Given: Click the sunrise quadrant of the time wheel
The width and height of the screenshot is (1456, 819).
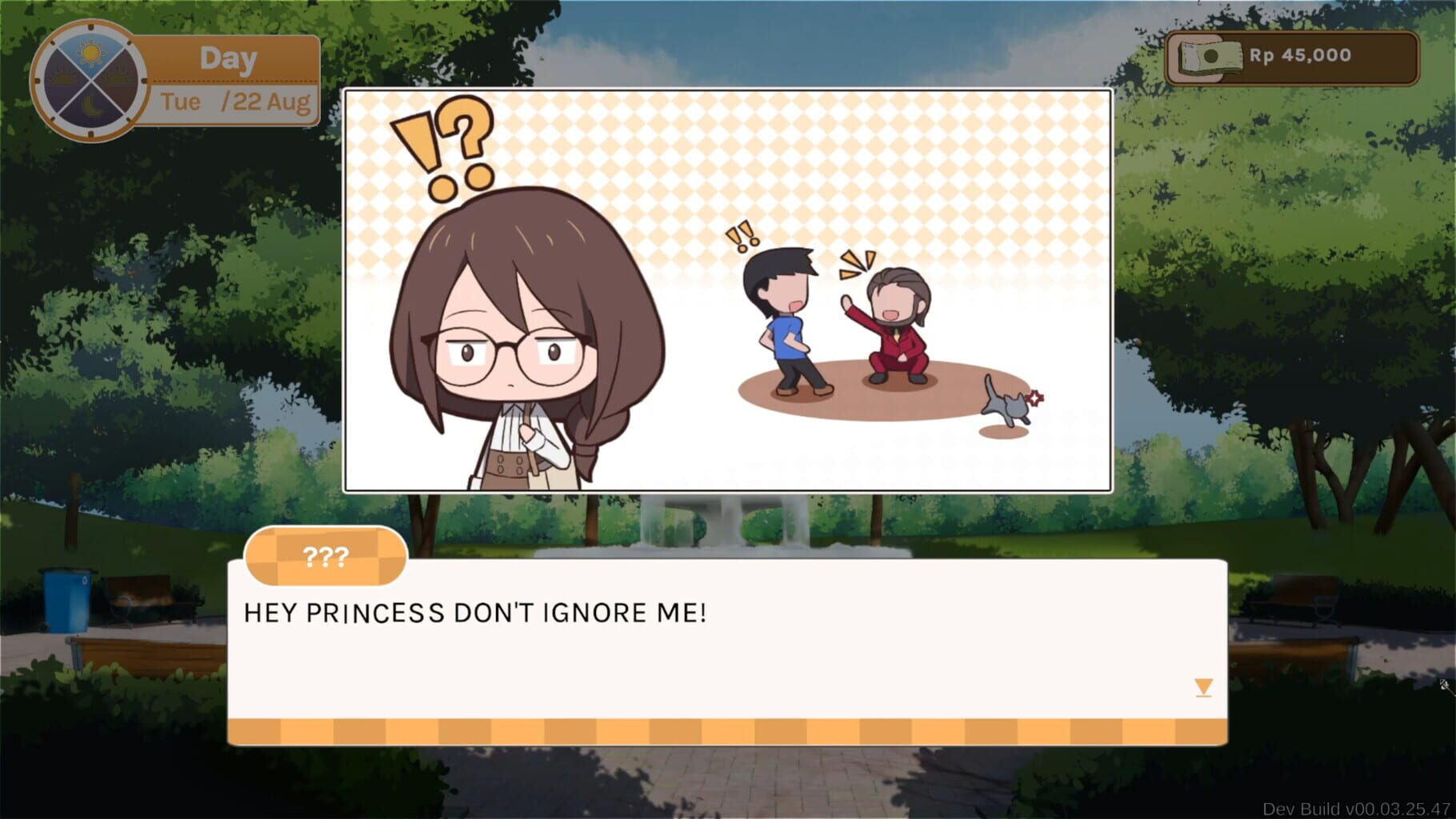Looking at the screenshot, I should tap(64, 78).
